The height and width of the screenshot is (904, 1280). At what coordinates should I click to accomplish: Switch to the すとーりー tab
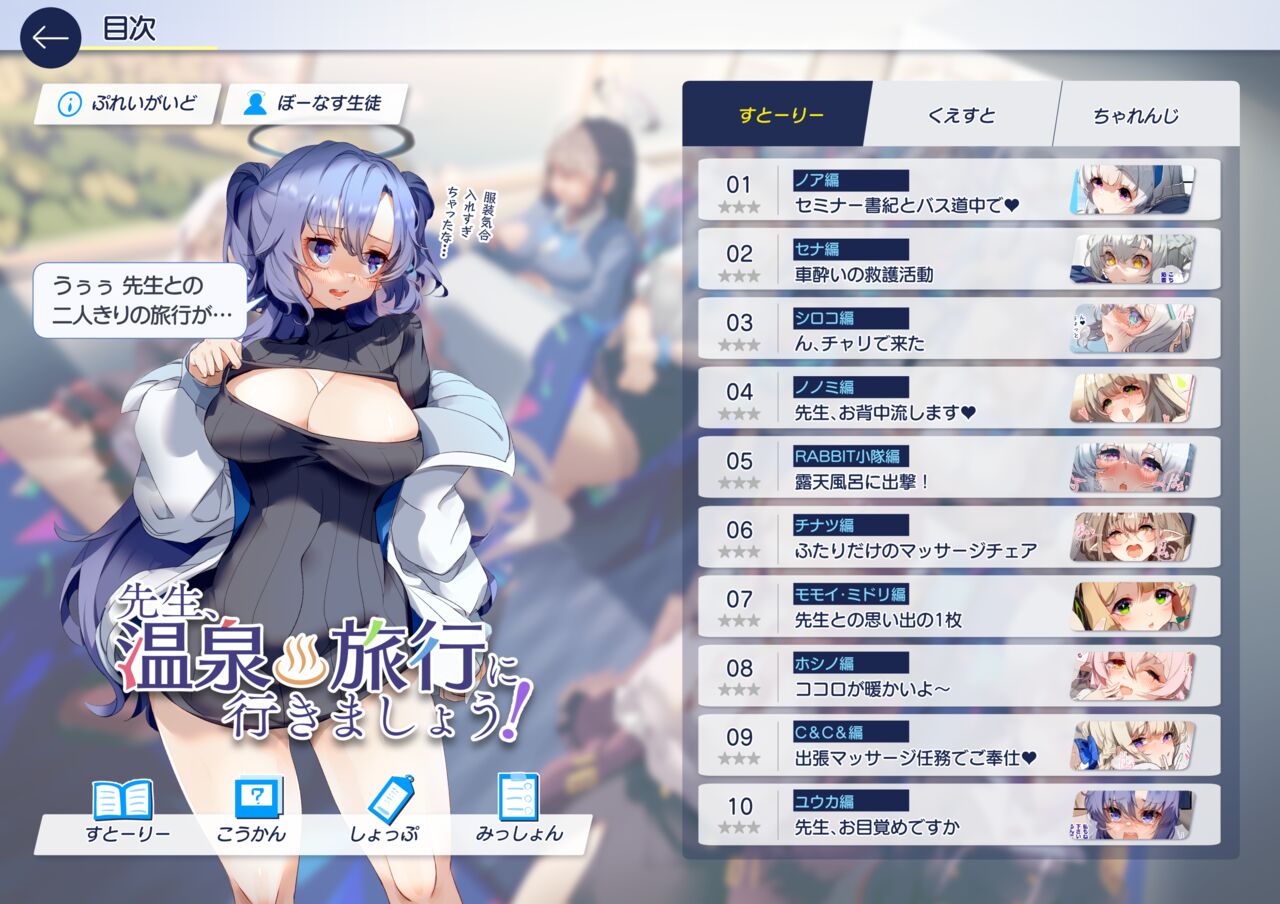781,115
